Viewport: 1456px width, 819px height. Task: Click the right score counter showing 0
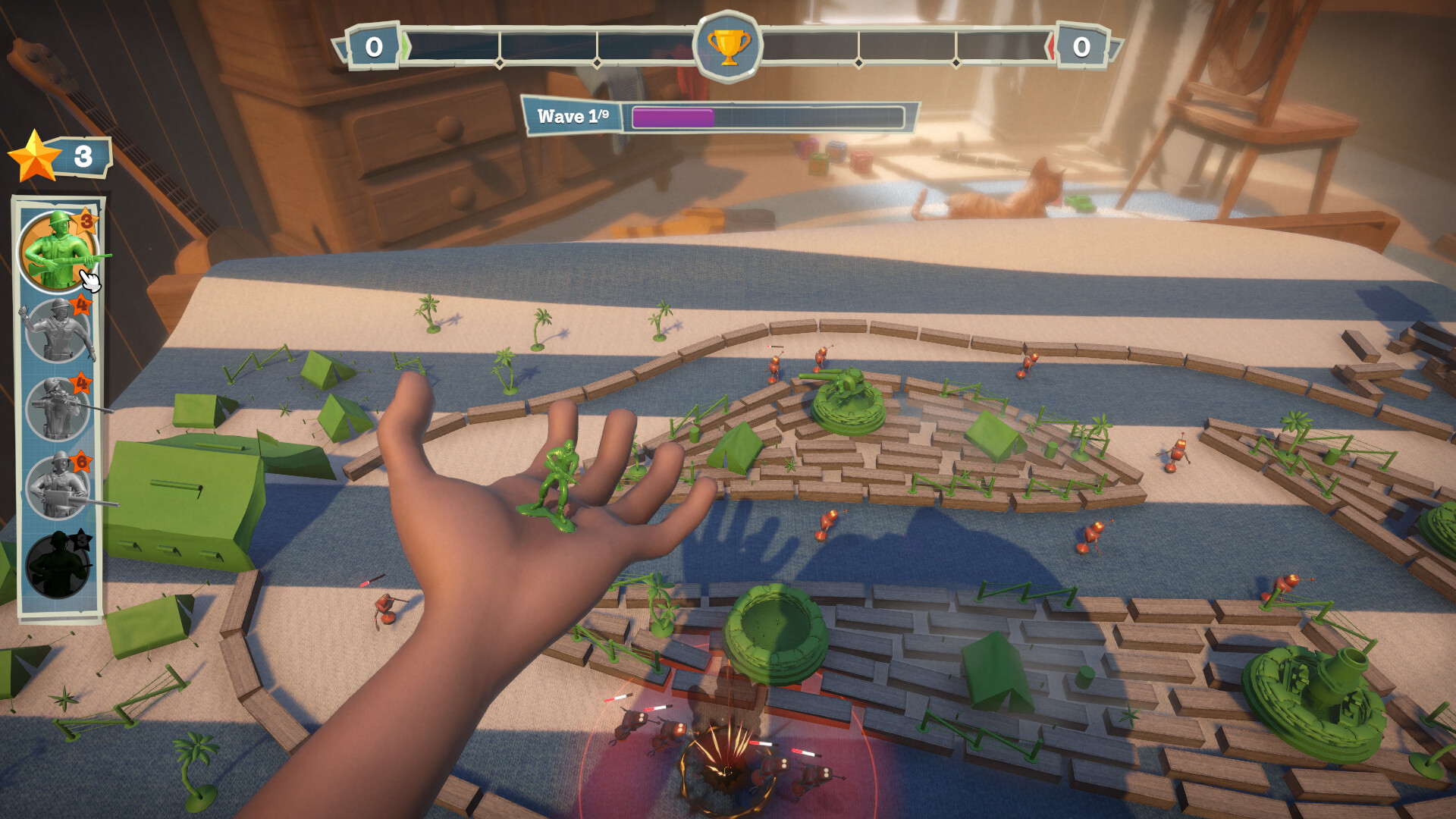pyautogui.click(x=1083, y=45)
